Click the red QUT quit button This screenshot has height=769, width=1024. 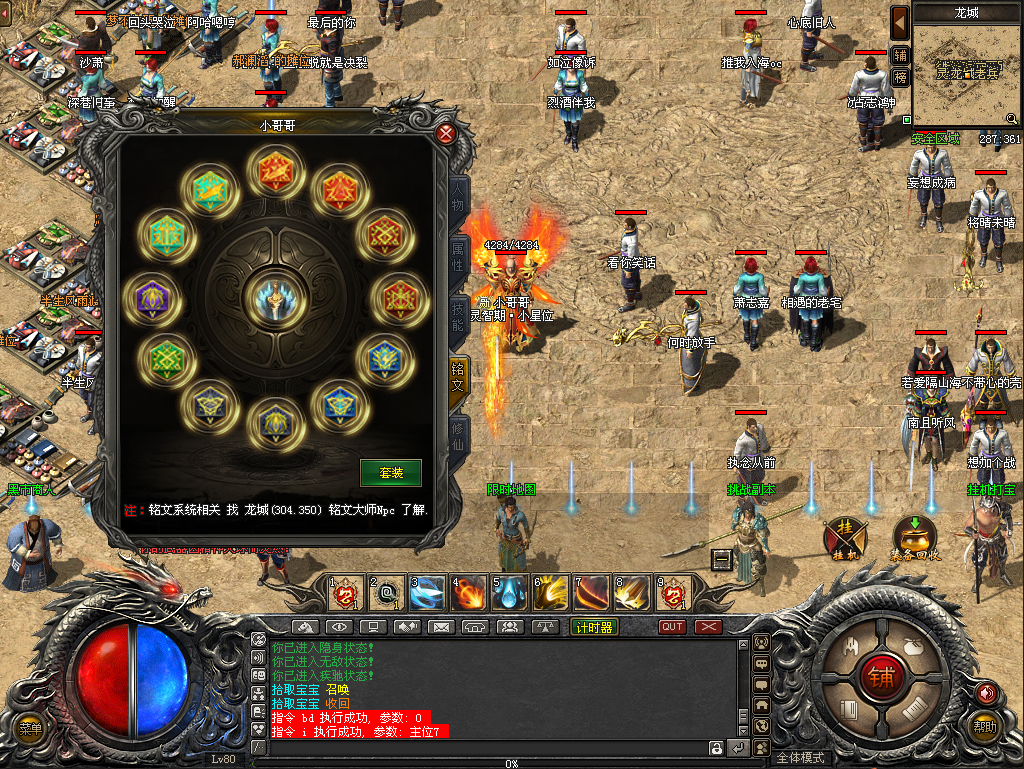coord(672,627)
